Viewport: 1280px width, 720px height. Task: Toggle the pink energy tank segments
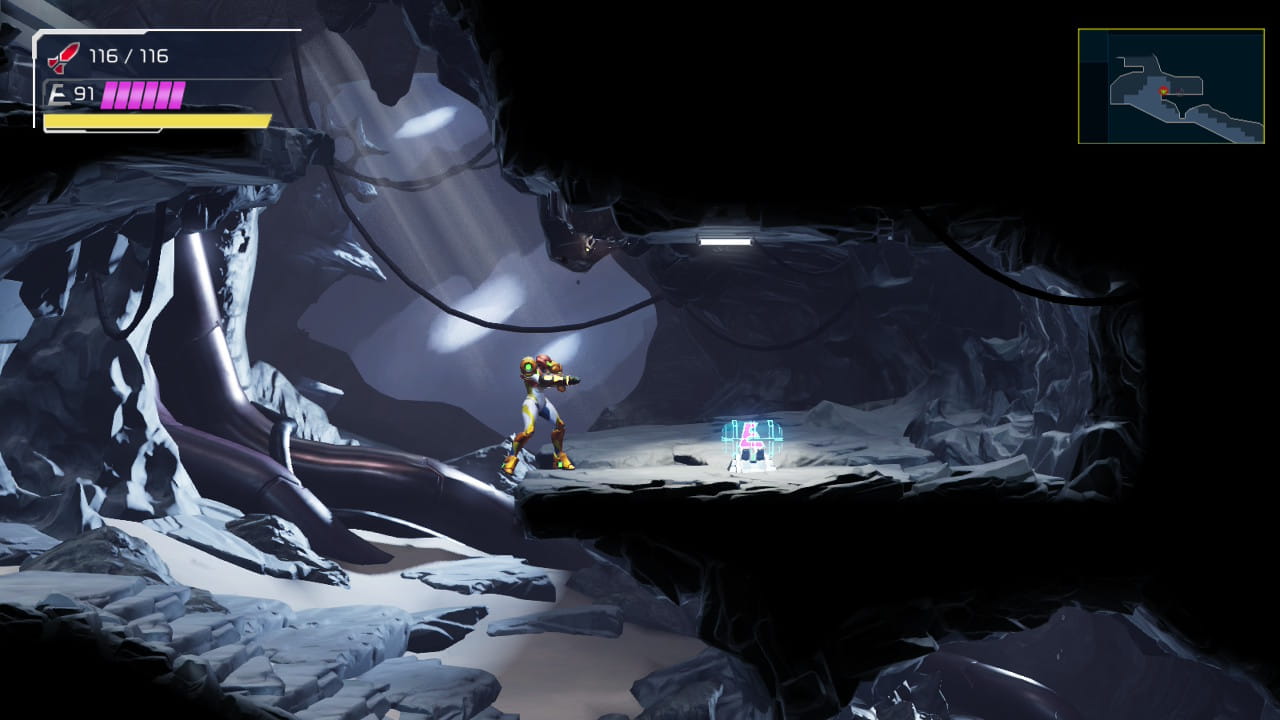[x=143, y=93]
